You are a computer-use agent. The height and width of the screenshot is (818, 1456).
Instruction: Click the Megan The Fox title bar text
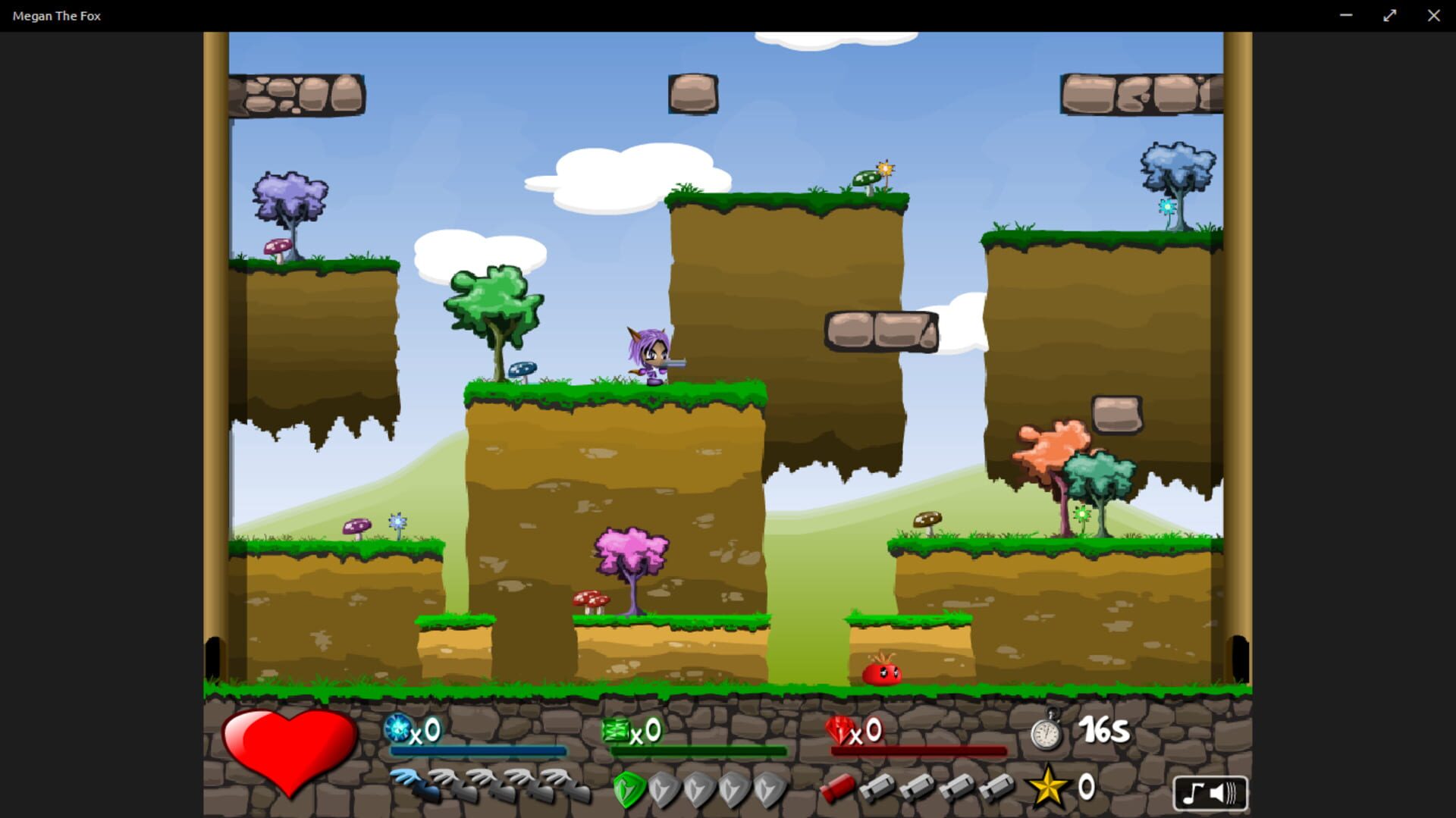click(x=56, y=14)
